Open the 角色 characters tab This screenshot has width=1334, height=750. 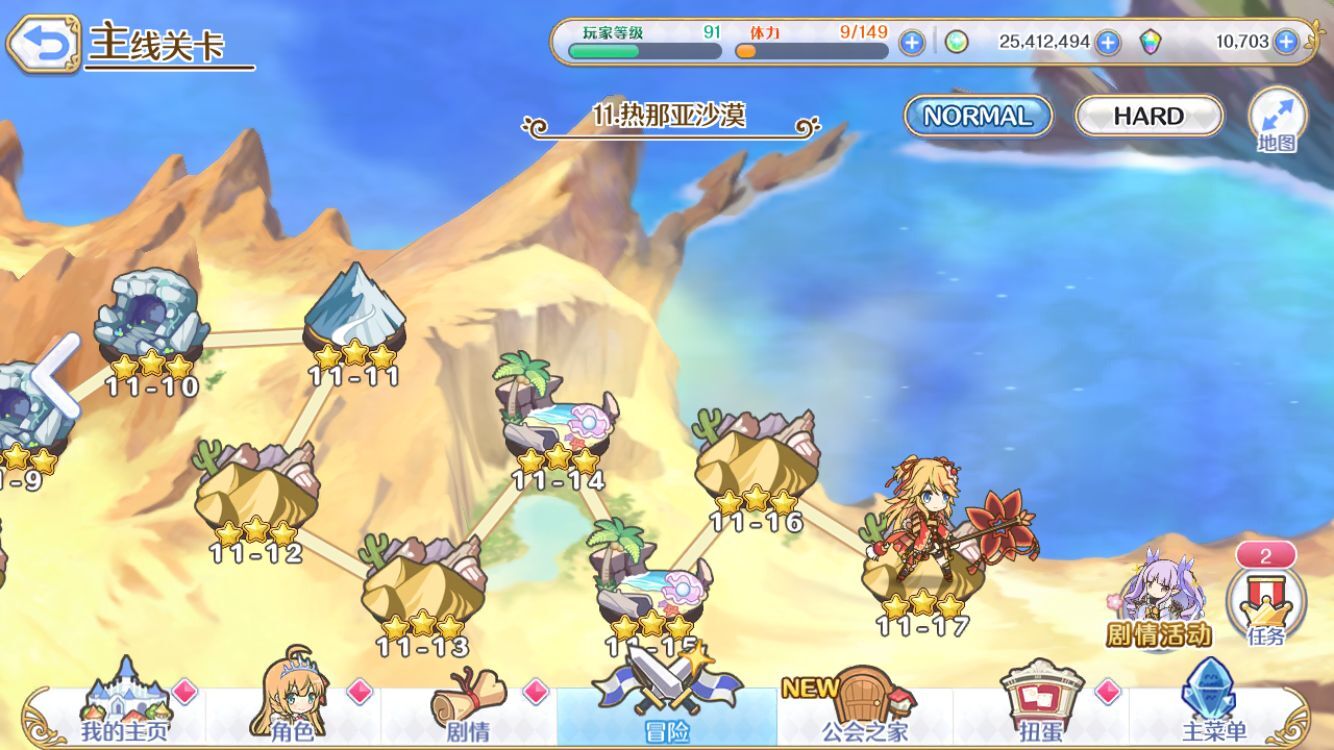click(x=292, y=705)
